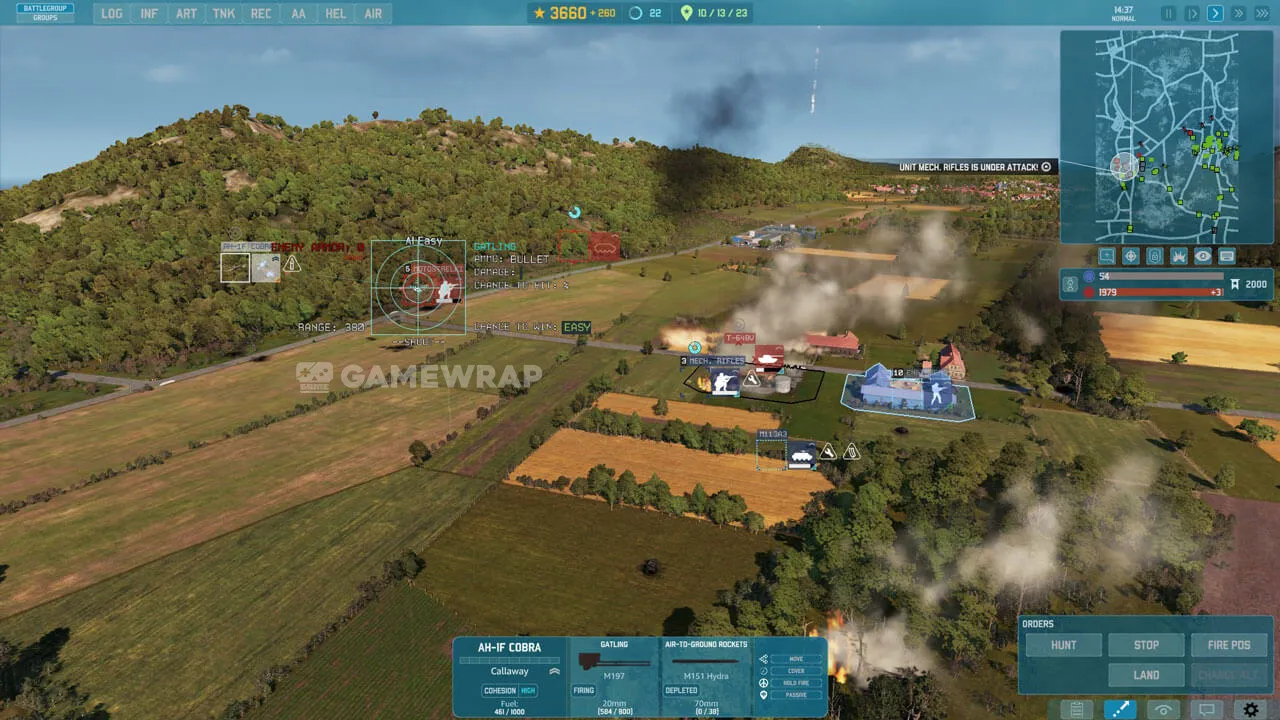The height and width of the screenshot is (720, 1280).
Task: Select the Mech. Rifles unit marker
Action: pyautogui.click(x=724, y=380)
